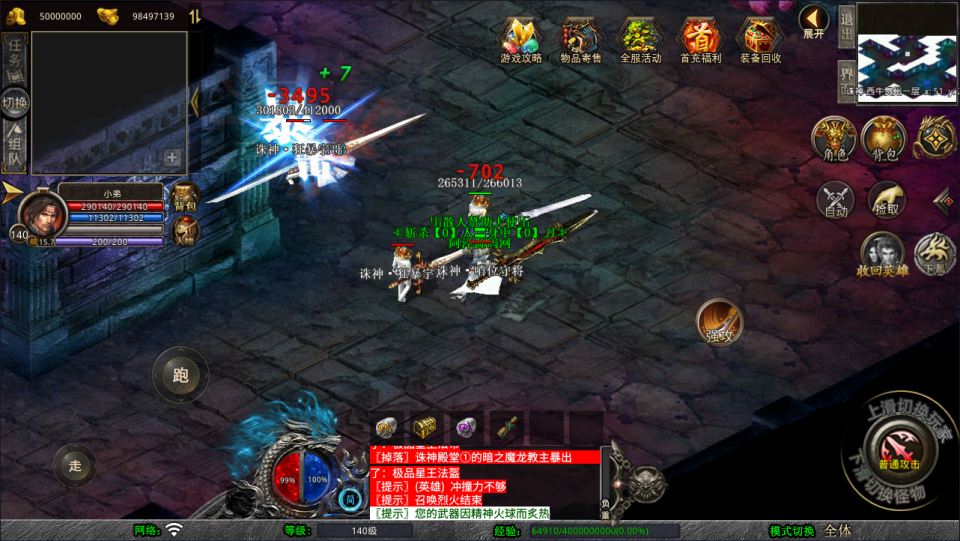Image resolution: width=960 pixels, height=541 pixels.
Task: Click the round 切换 switch button
Action: point(15,102)
